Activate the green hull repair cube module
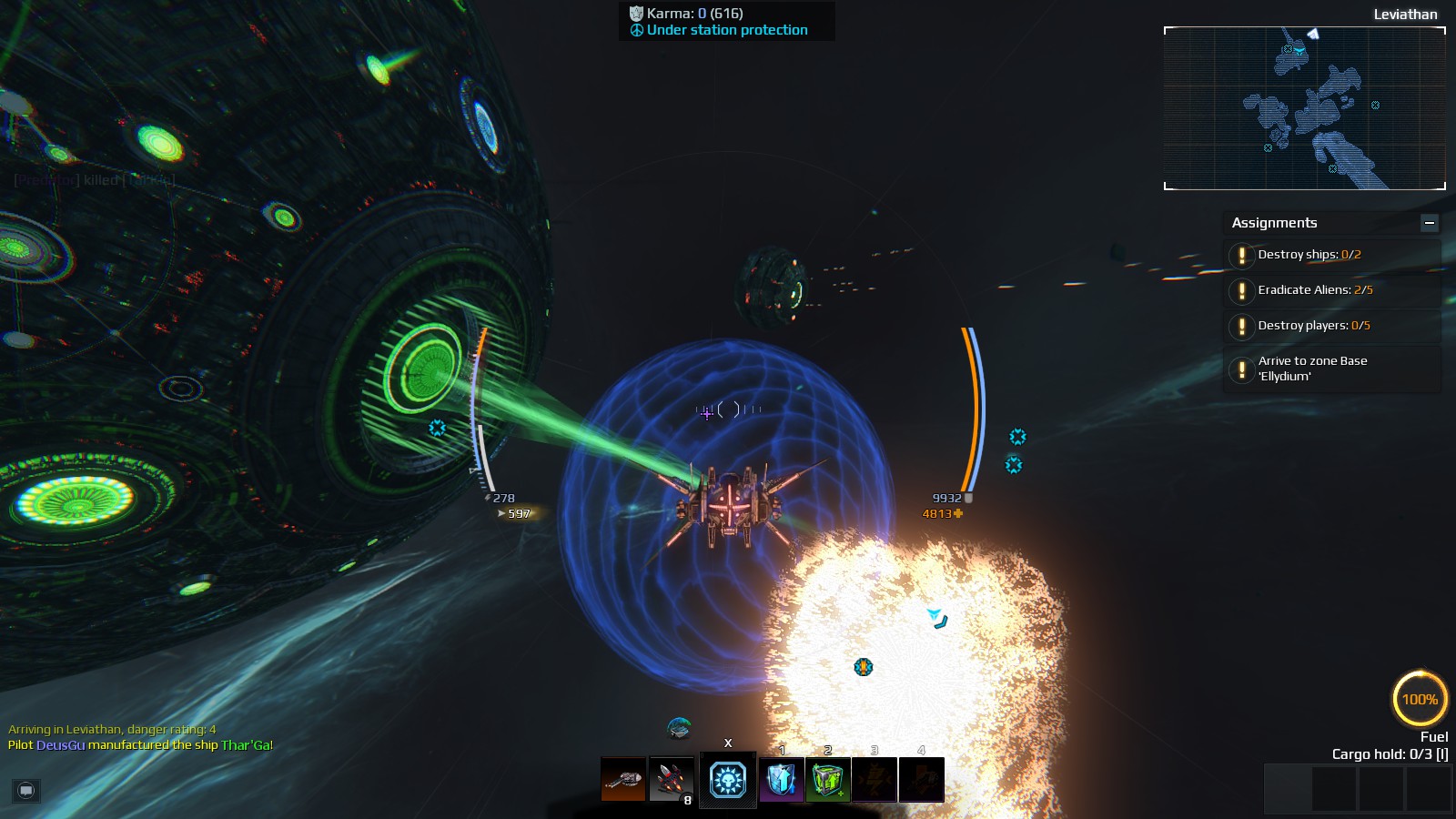The width and height of the screenshot is (1456, 819). coord(828,780)
